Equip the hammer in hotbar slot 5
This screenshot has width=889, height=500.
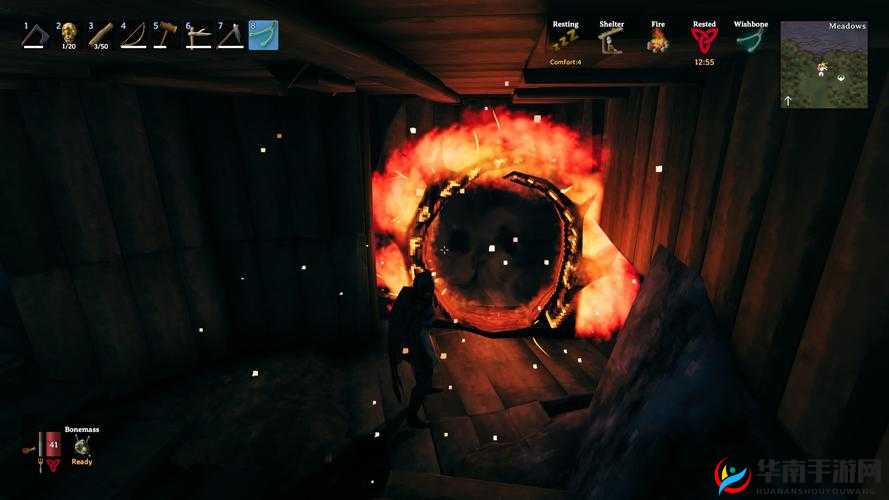[x=165, y=36]
